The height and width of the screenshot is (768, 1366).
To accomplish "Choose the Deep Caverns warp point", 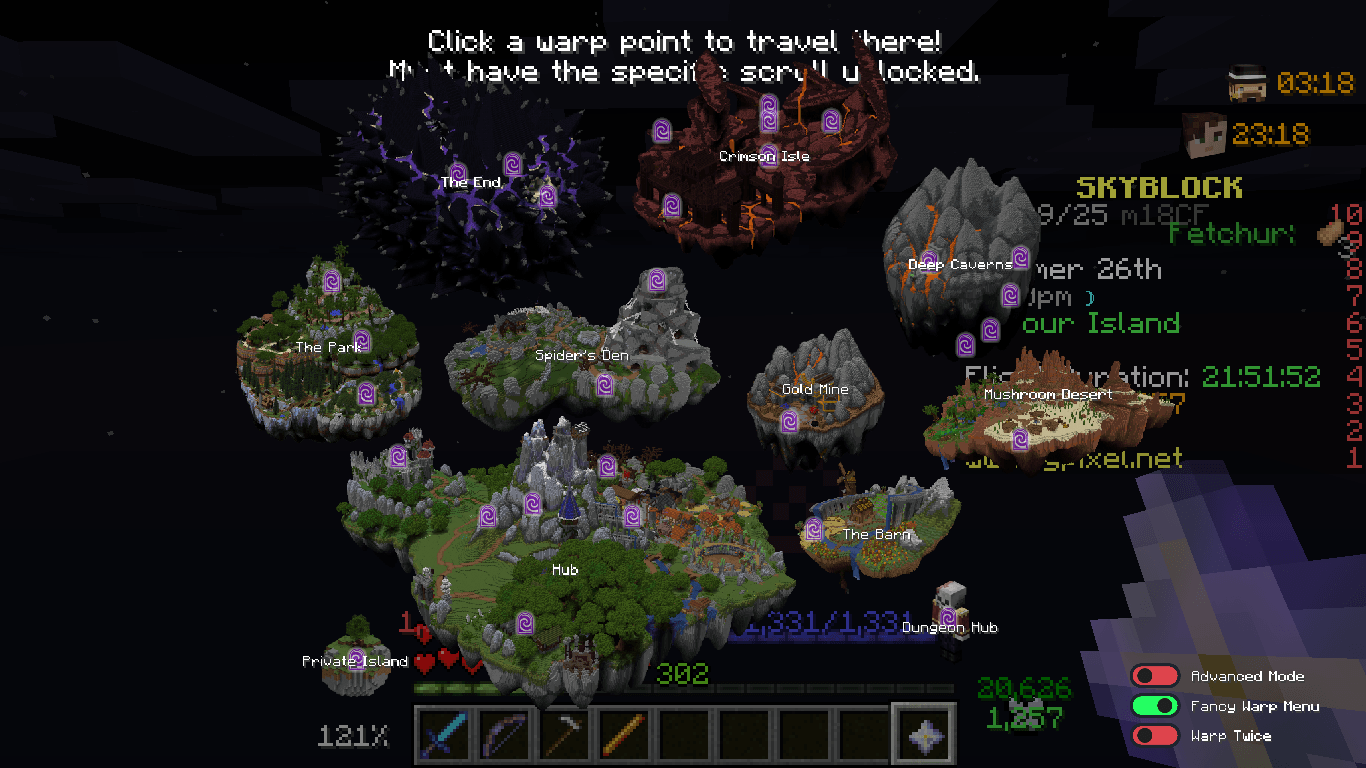I will pyautogui.click(x=959, y=264).
